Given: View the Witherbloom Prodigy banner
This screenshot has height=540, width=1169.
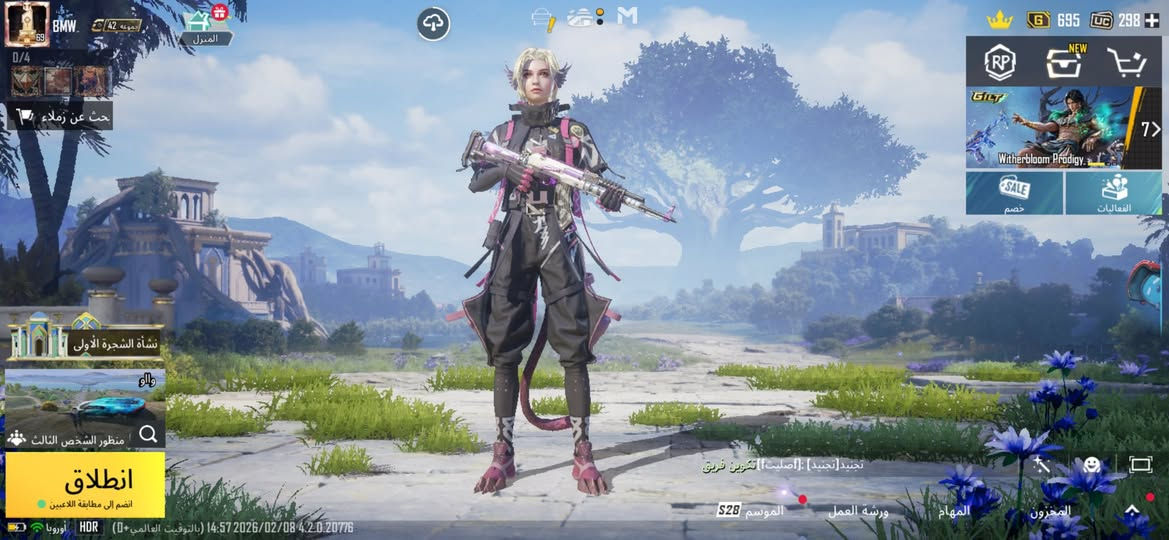Looking at the screenshot, I should (x=1050, y=128).
